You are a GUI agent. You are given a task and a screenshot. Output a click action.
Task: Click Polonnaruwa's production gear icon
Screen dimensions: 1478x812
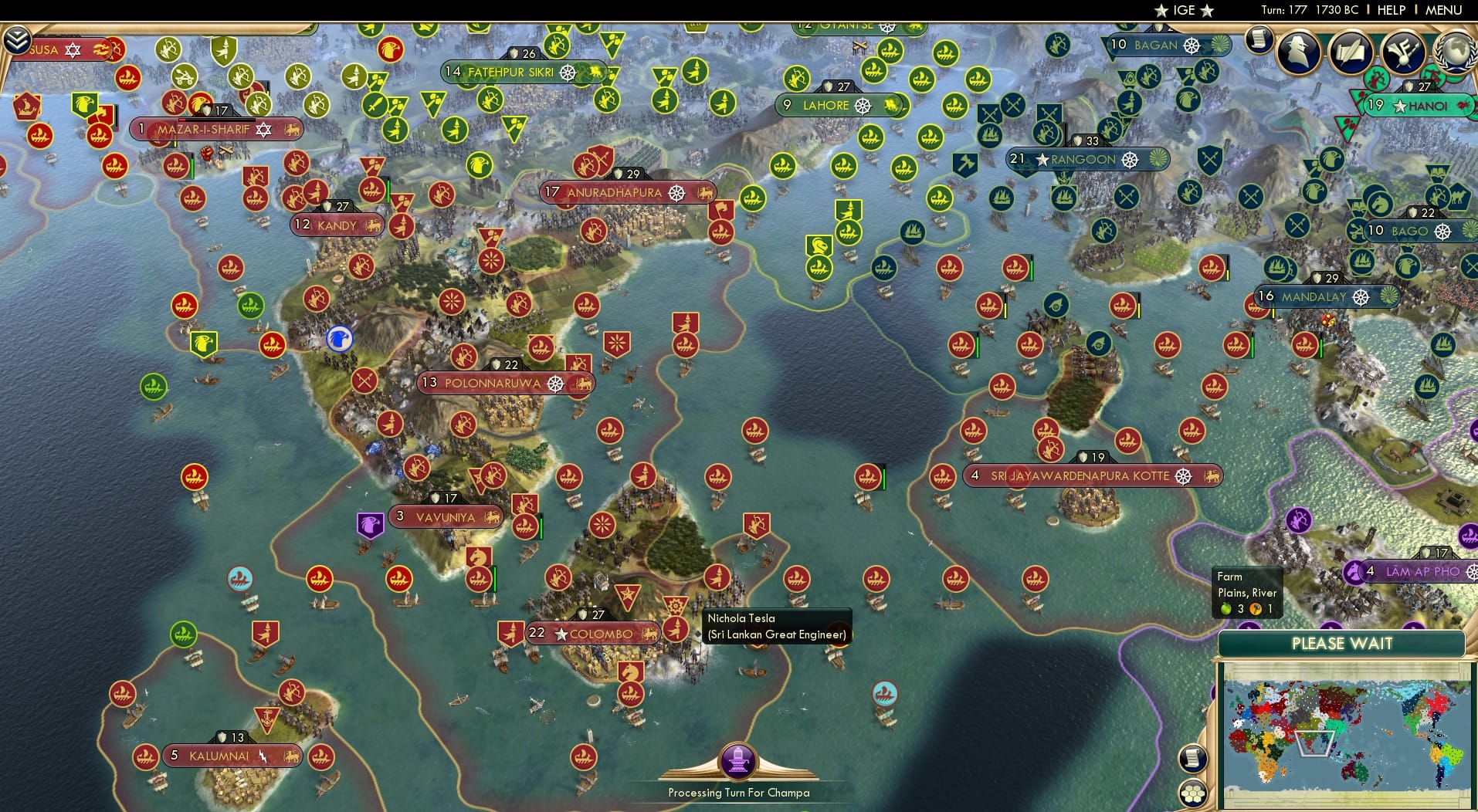(x=554, y=383)
